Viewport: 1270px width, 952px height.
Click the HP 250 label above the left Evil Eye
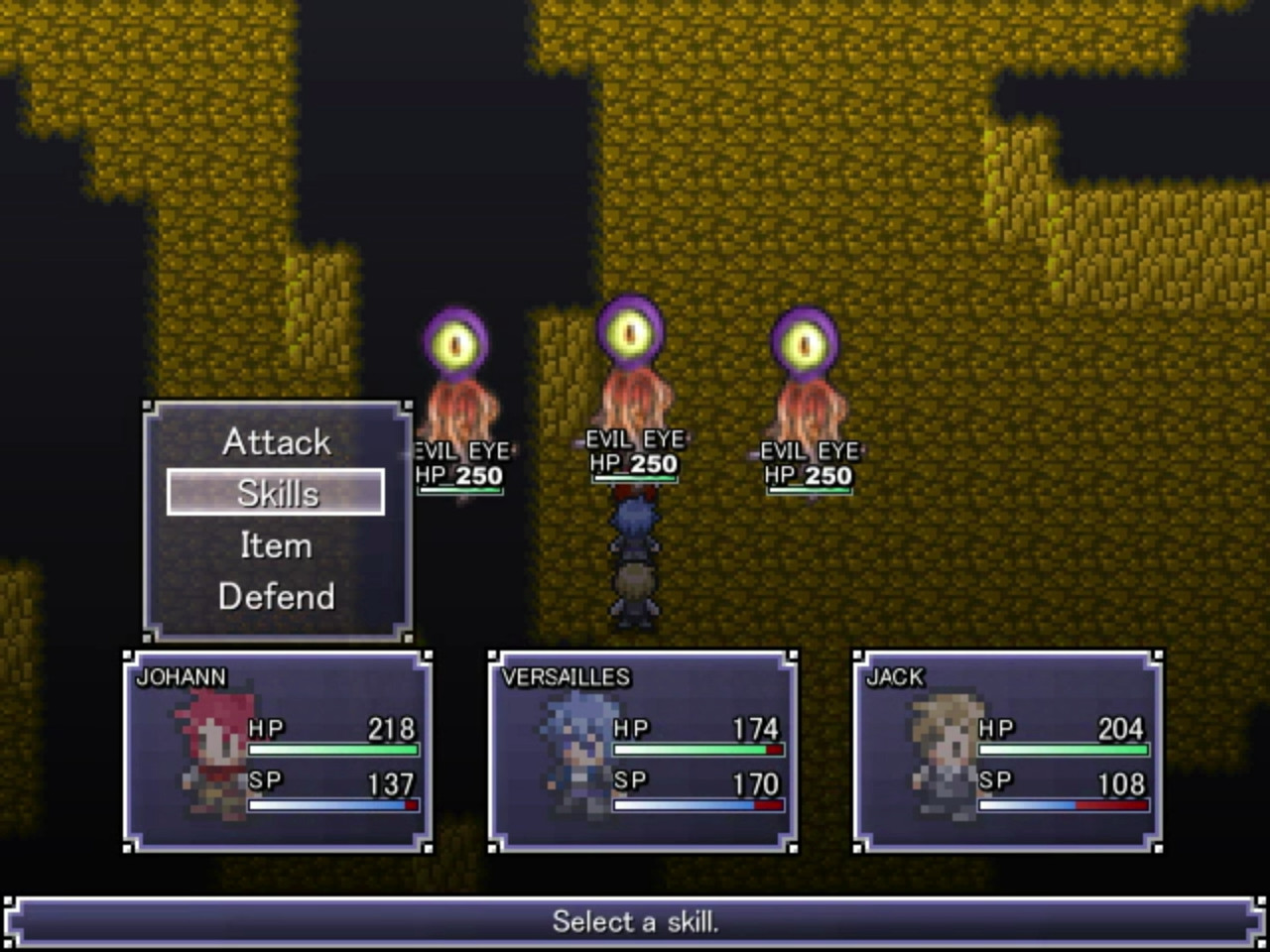[x=458, y=475]
